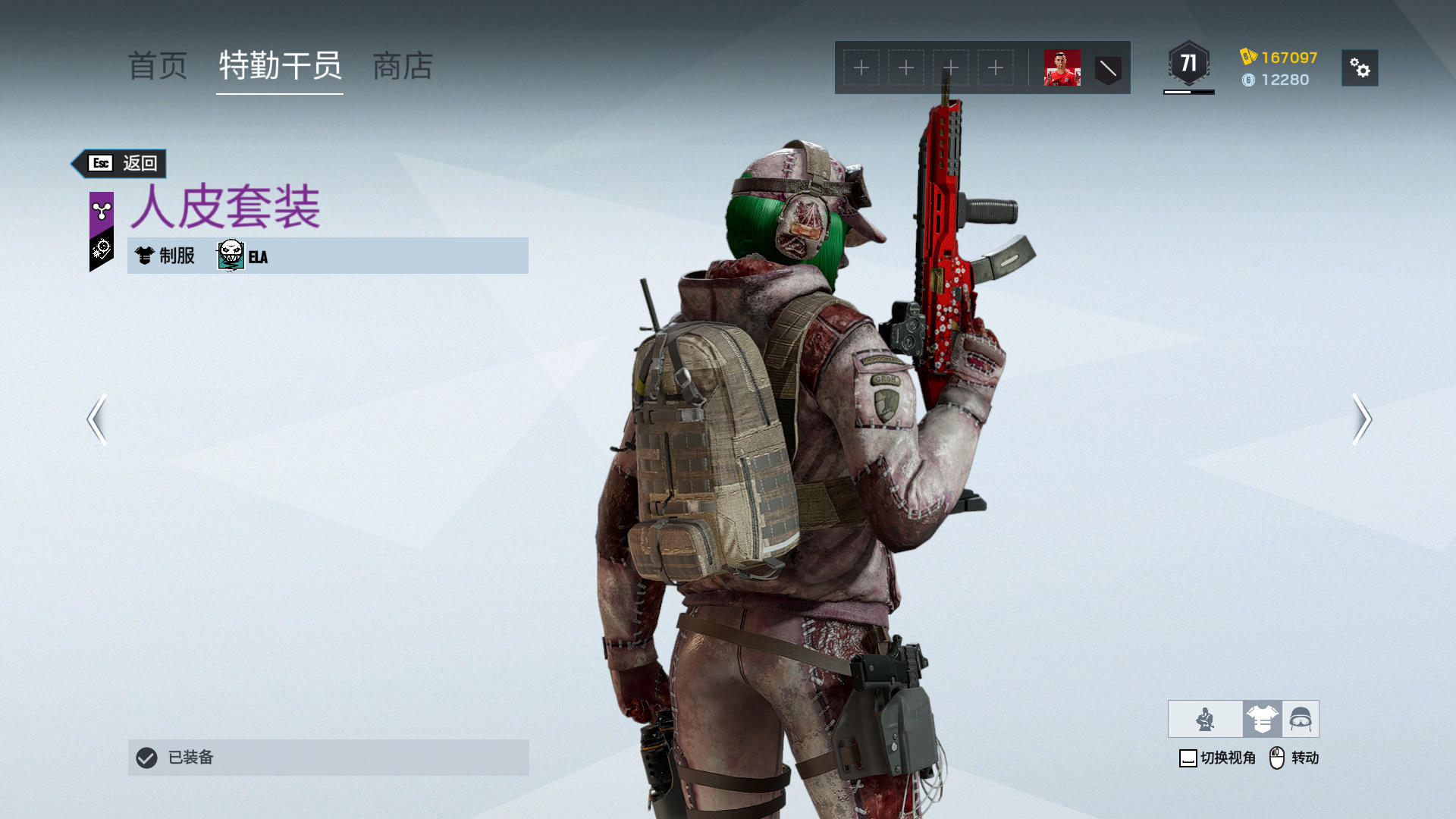Open the player profile avatar

coord(1062,68)
